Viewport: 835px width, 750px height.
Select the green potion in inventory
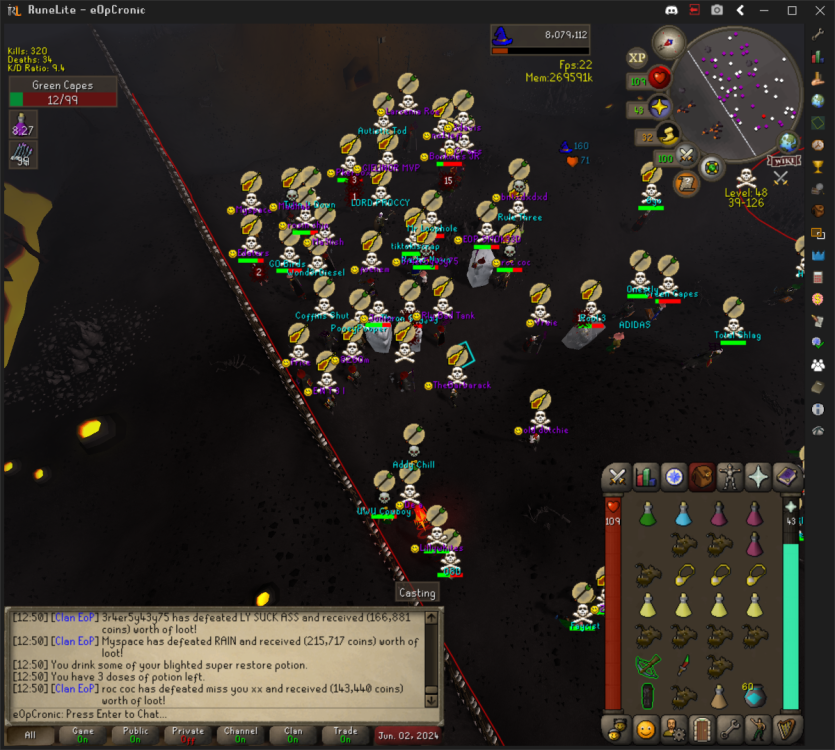pyautogui.click(x=647, y=515)
